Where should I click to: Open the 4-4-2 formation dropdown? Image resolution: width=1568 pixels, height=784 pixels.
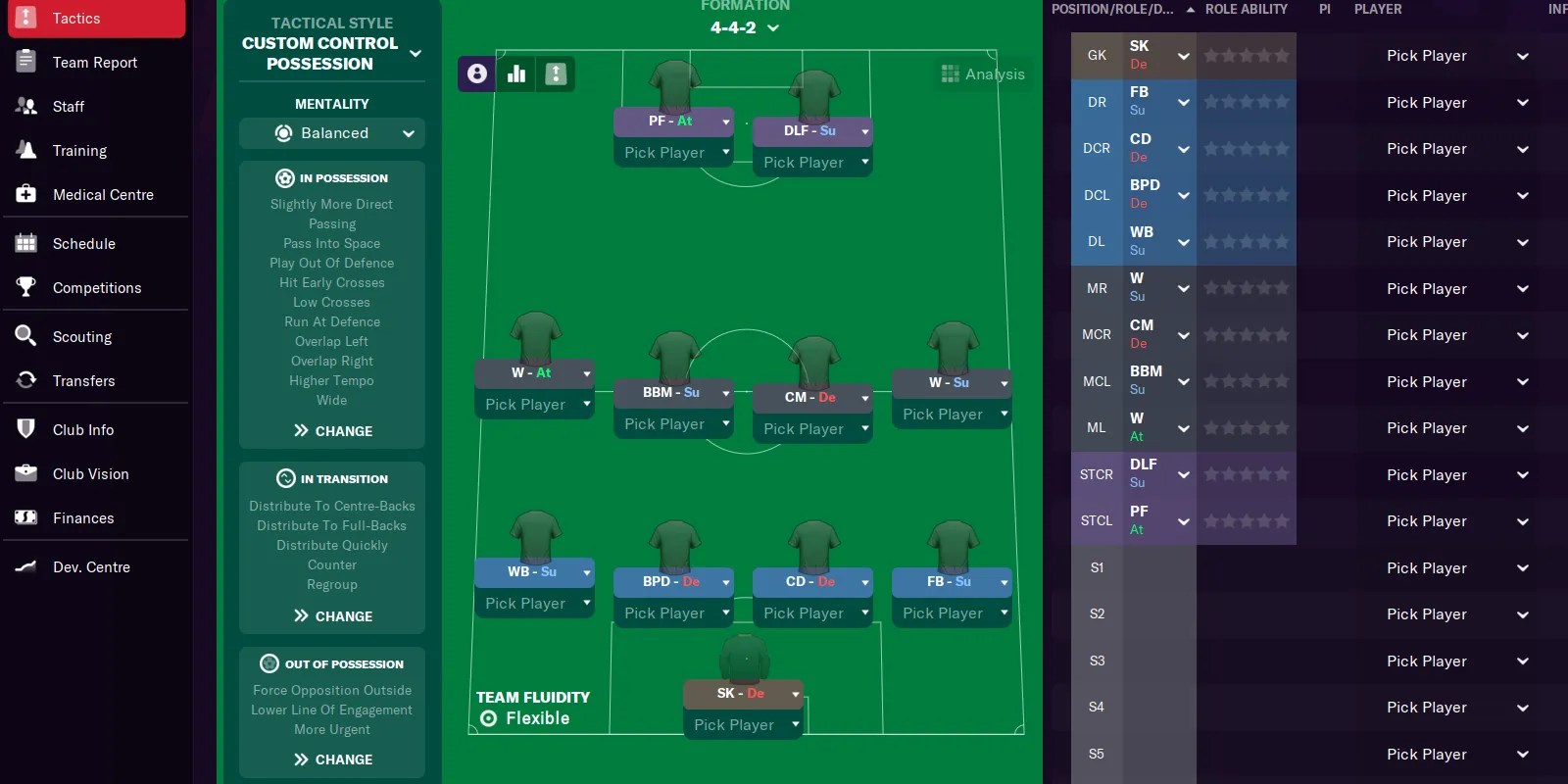click(x=745, y=27)
